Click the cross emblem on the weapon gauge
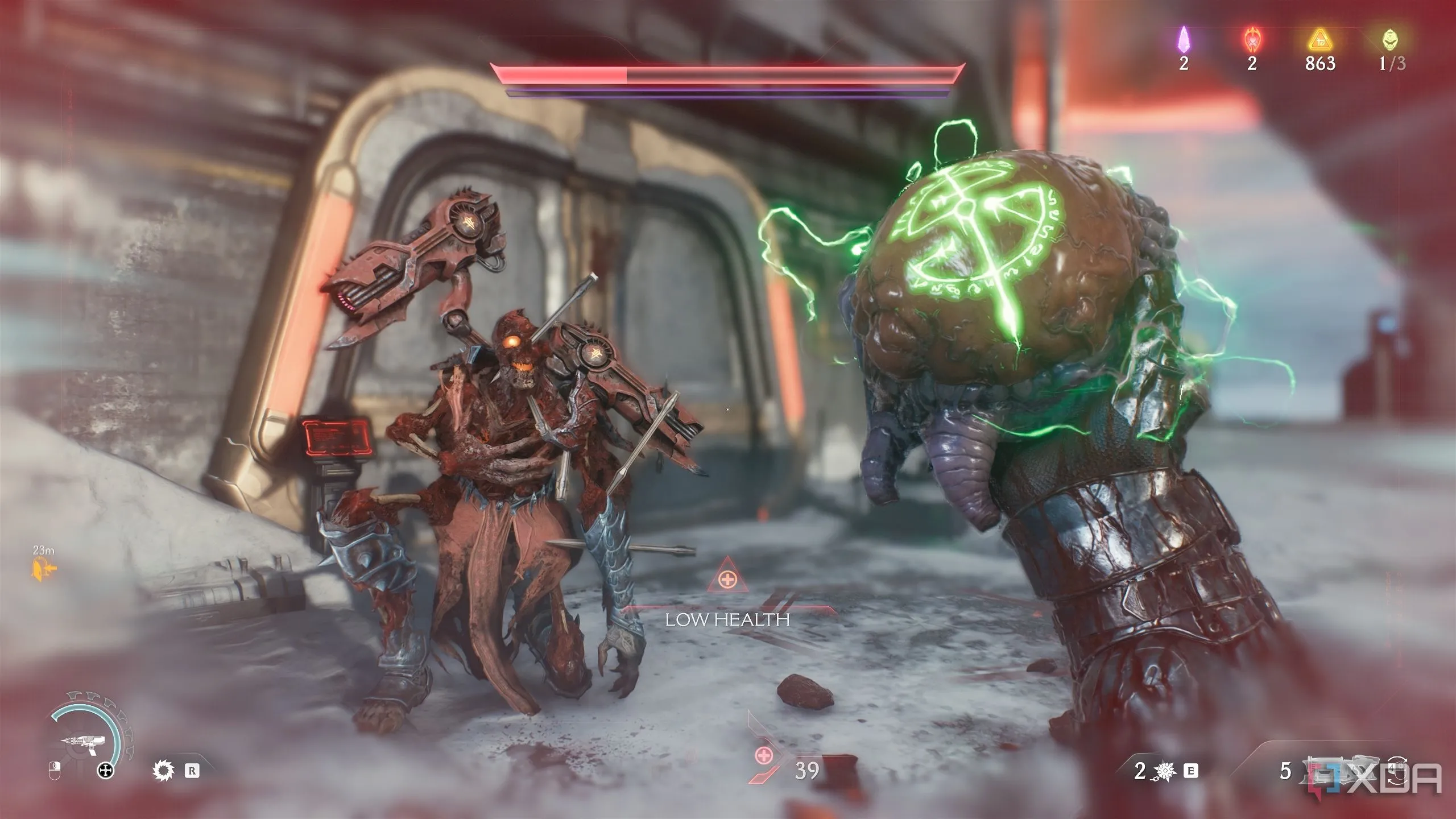This screenshot has width=1456, height=819. point(106,771)
